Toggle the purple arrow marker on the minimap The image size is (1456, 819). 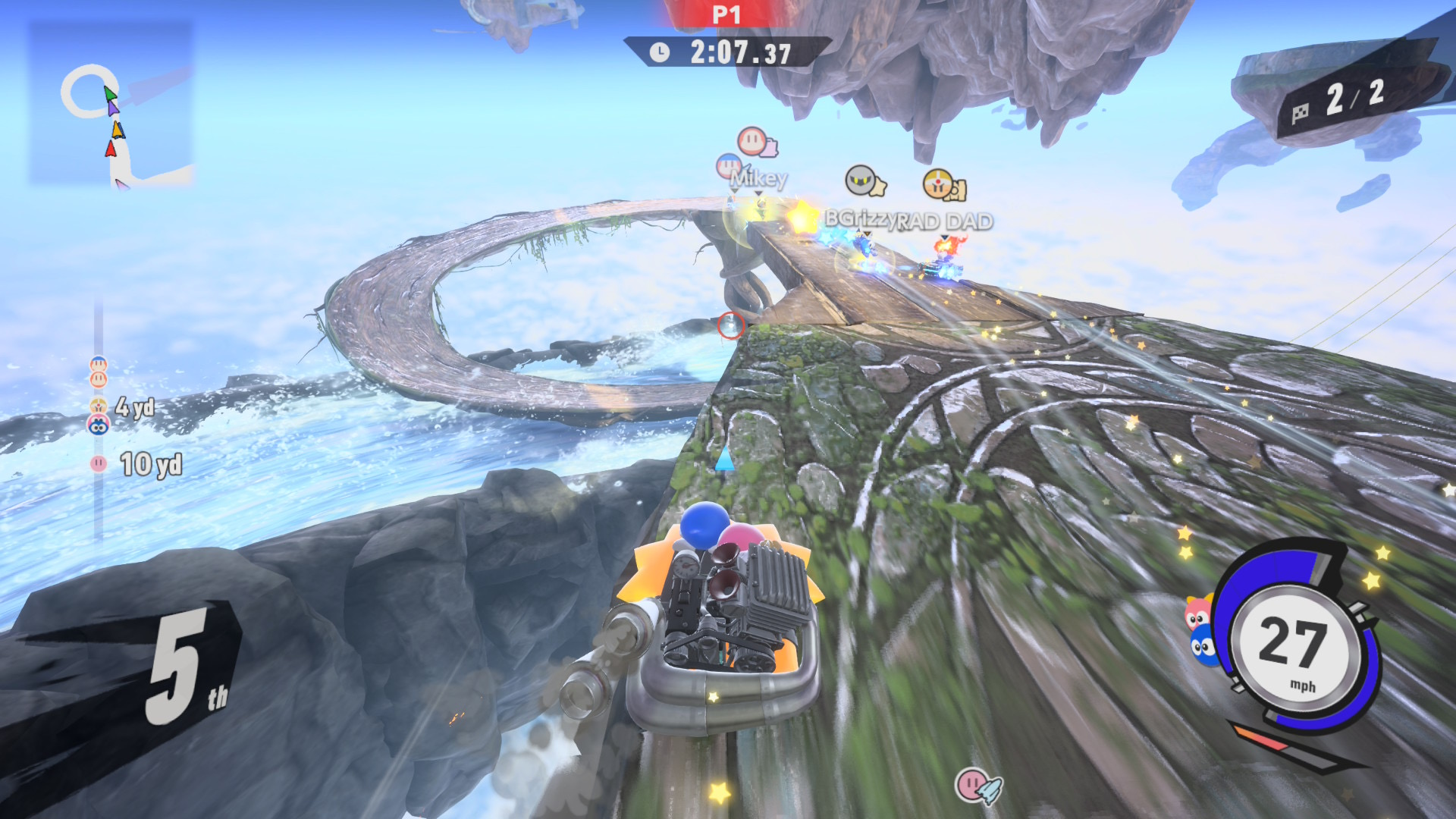(x=114, y=108)
